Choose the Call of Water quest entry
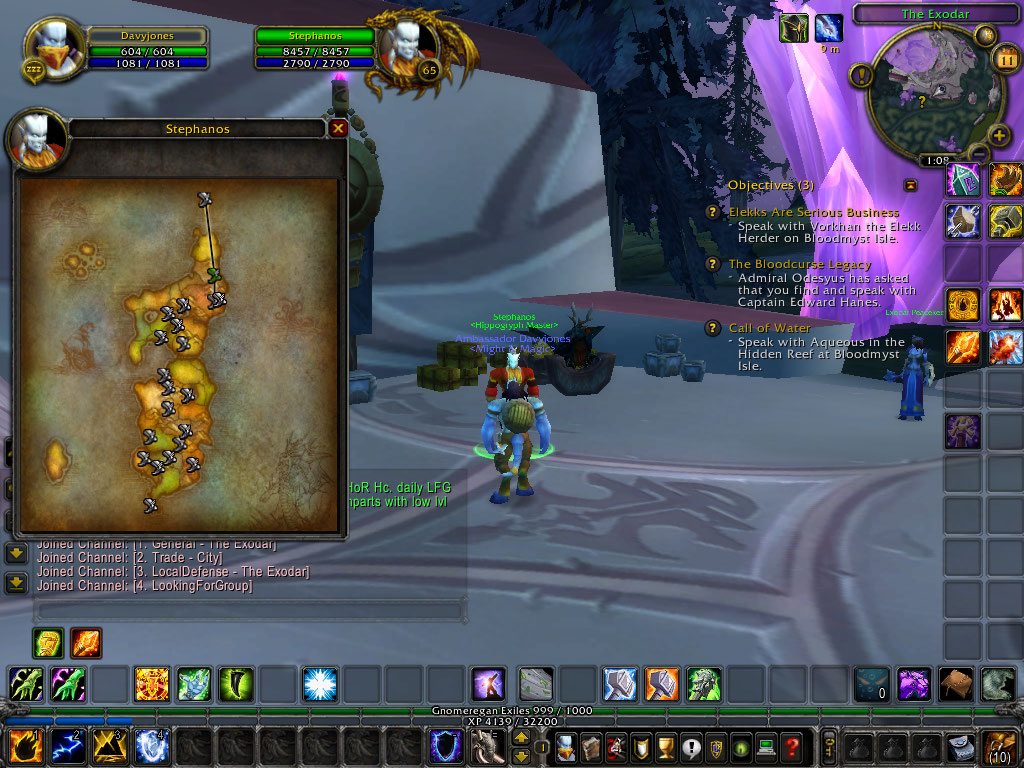 coord(769,327)
